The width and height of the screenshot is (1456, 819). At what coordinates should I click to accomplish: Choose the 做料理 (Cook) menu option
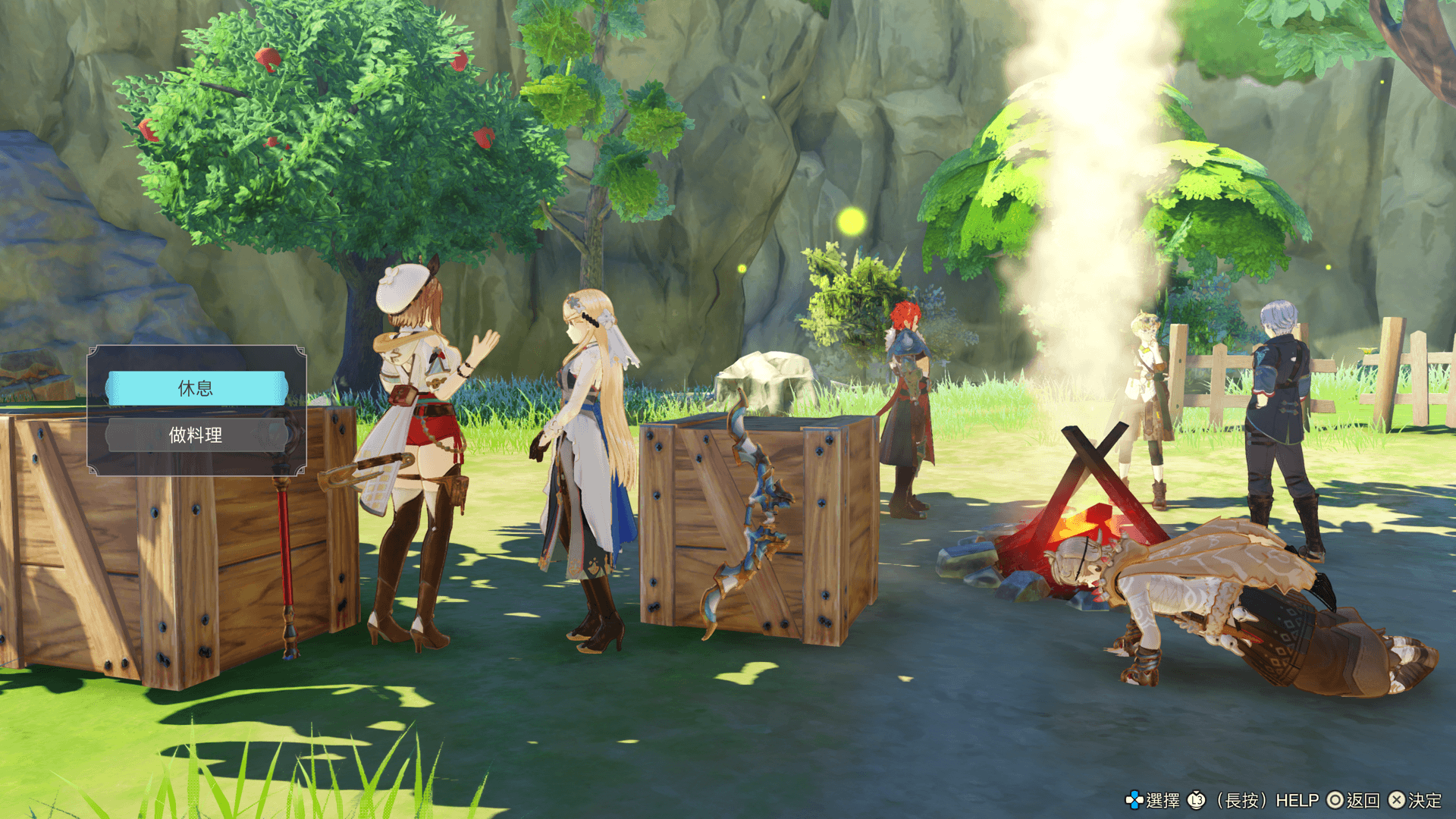[x=196, y=435]
